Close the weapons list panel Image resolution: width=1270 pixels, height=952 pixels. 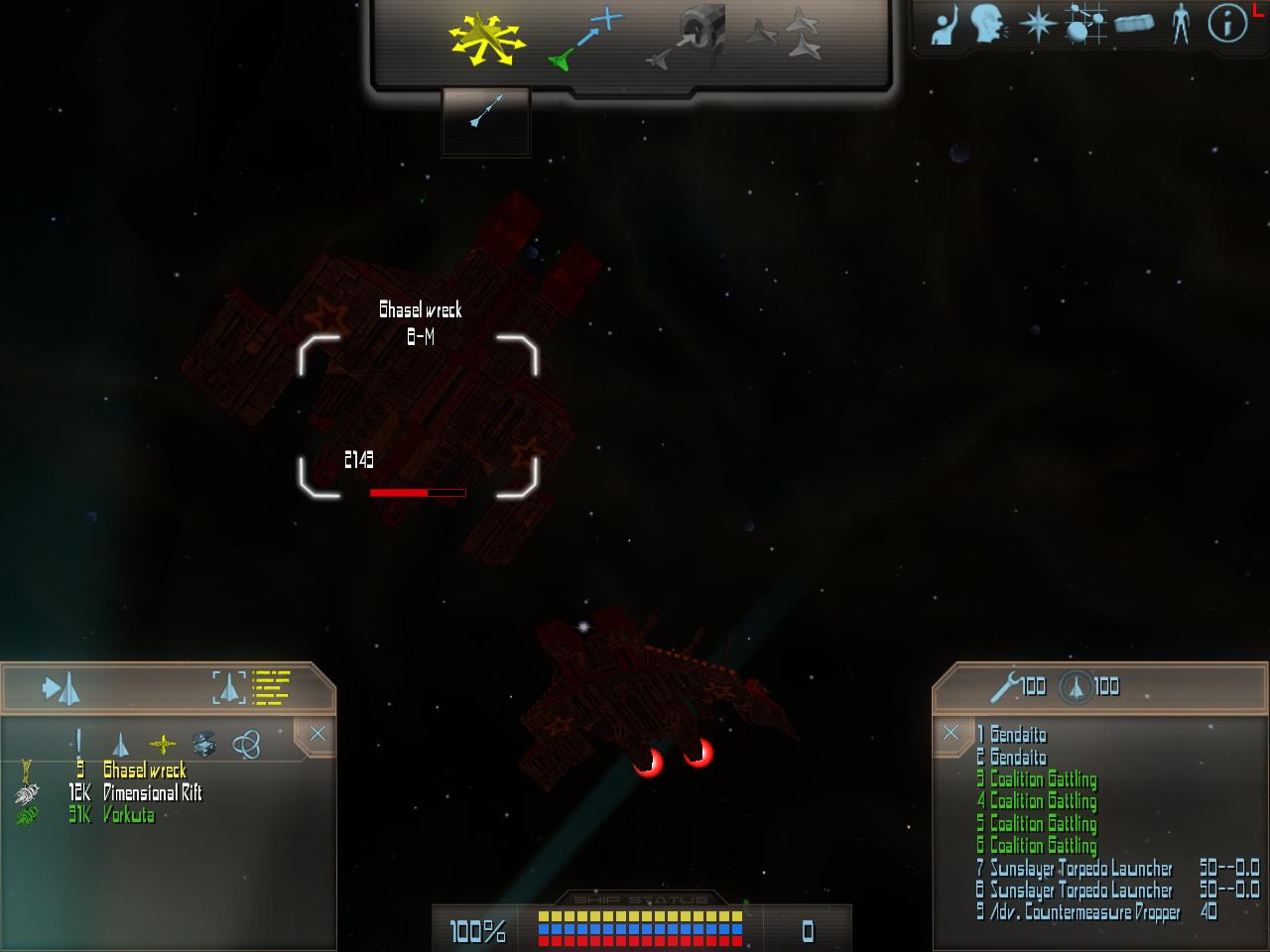(951, 733)
